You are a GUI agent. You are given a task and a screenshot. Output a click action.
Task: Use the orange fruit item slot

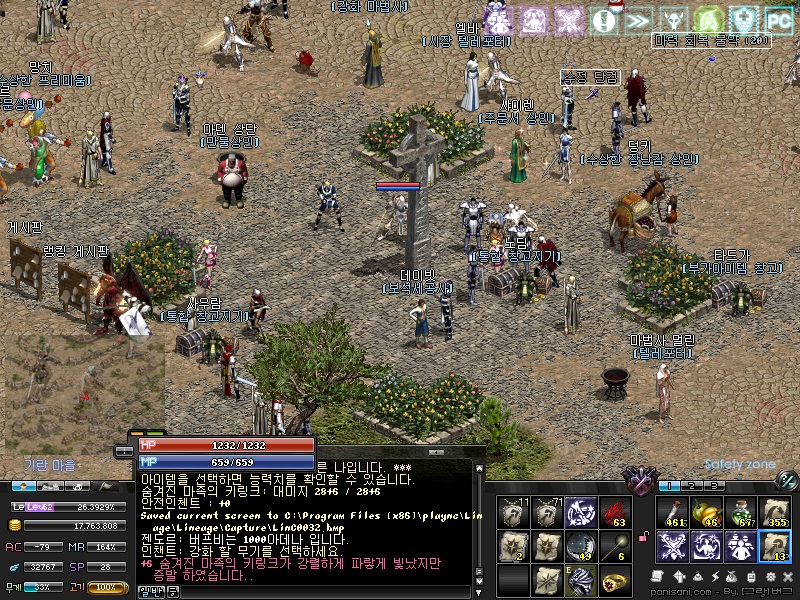coord(706,512)
